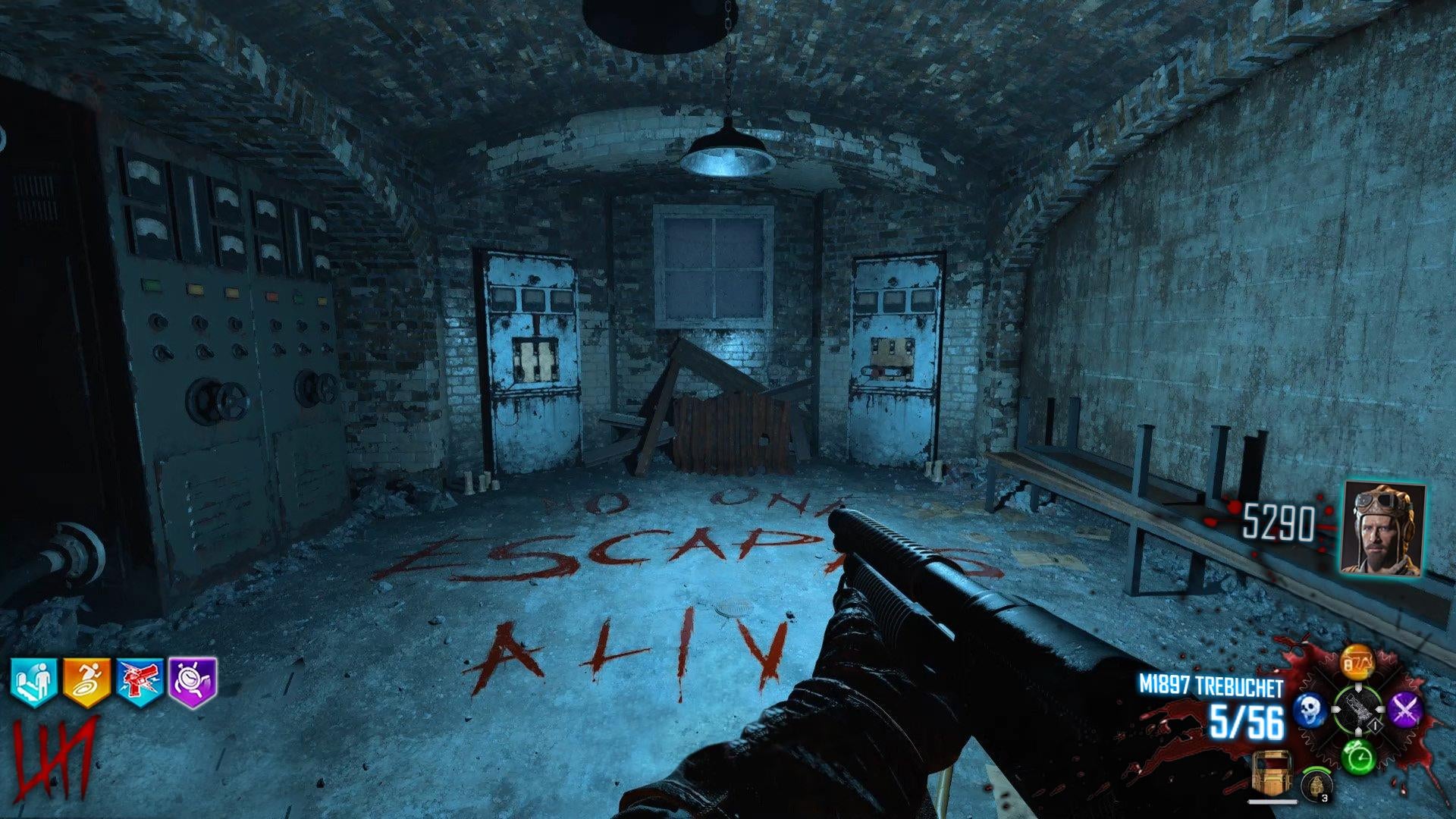Click the frag grenade icon with count 3
The image size is (1456, 819).
(x=1316, y=785)
